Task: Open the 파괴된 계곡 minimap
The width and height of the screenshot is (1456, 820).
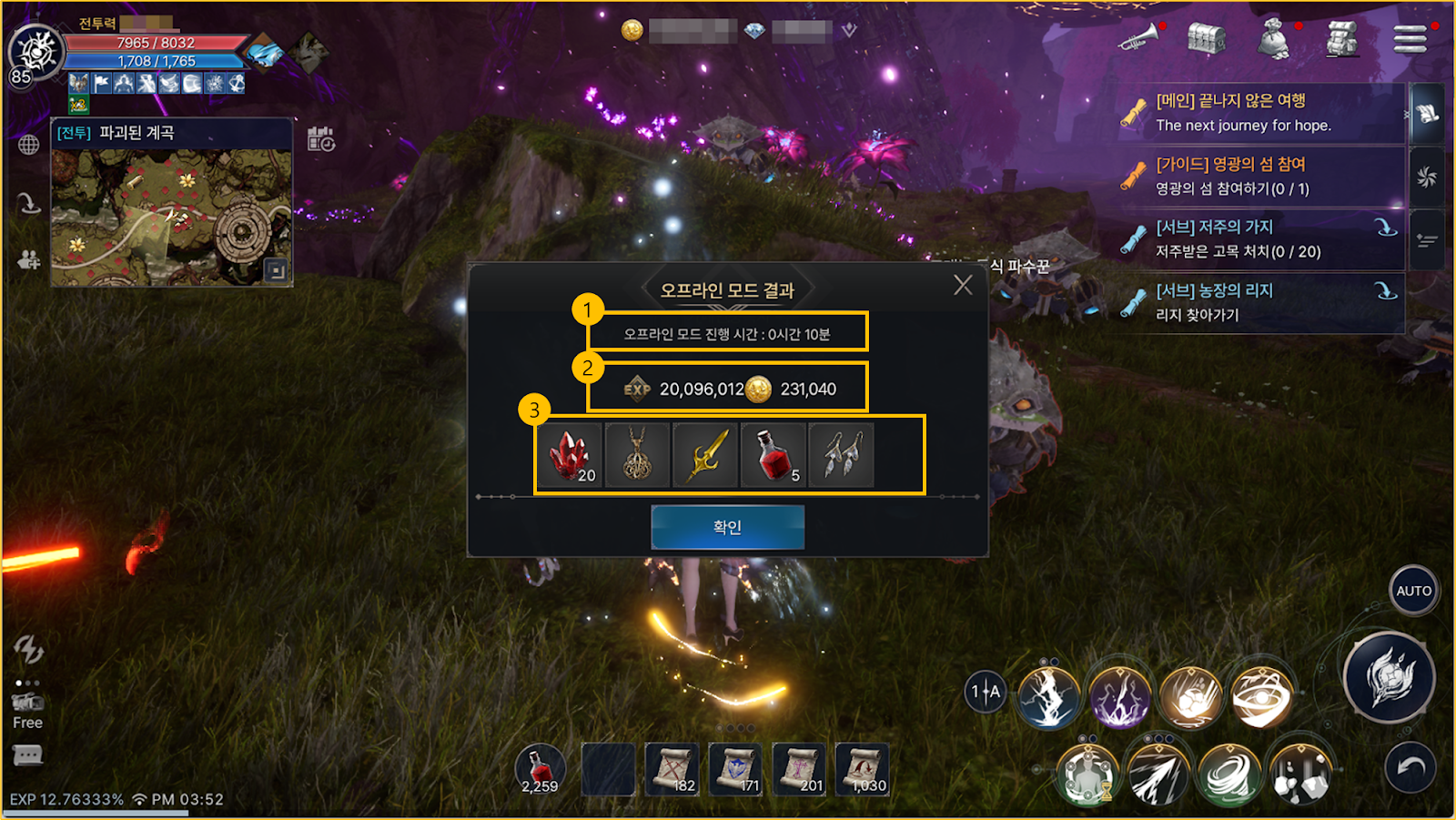Action: point(172,217)
